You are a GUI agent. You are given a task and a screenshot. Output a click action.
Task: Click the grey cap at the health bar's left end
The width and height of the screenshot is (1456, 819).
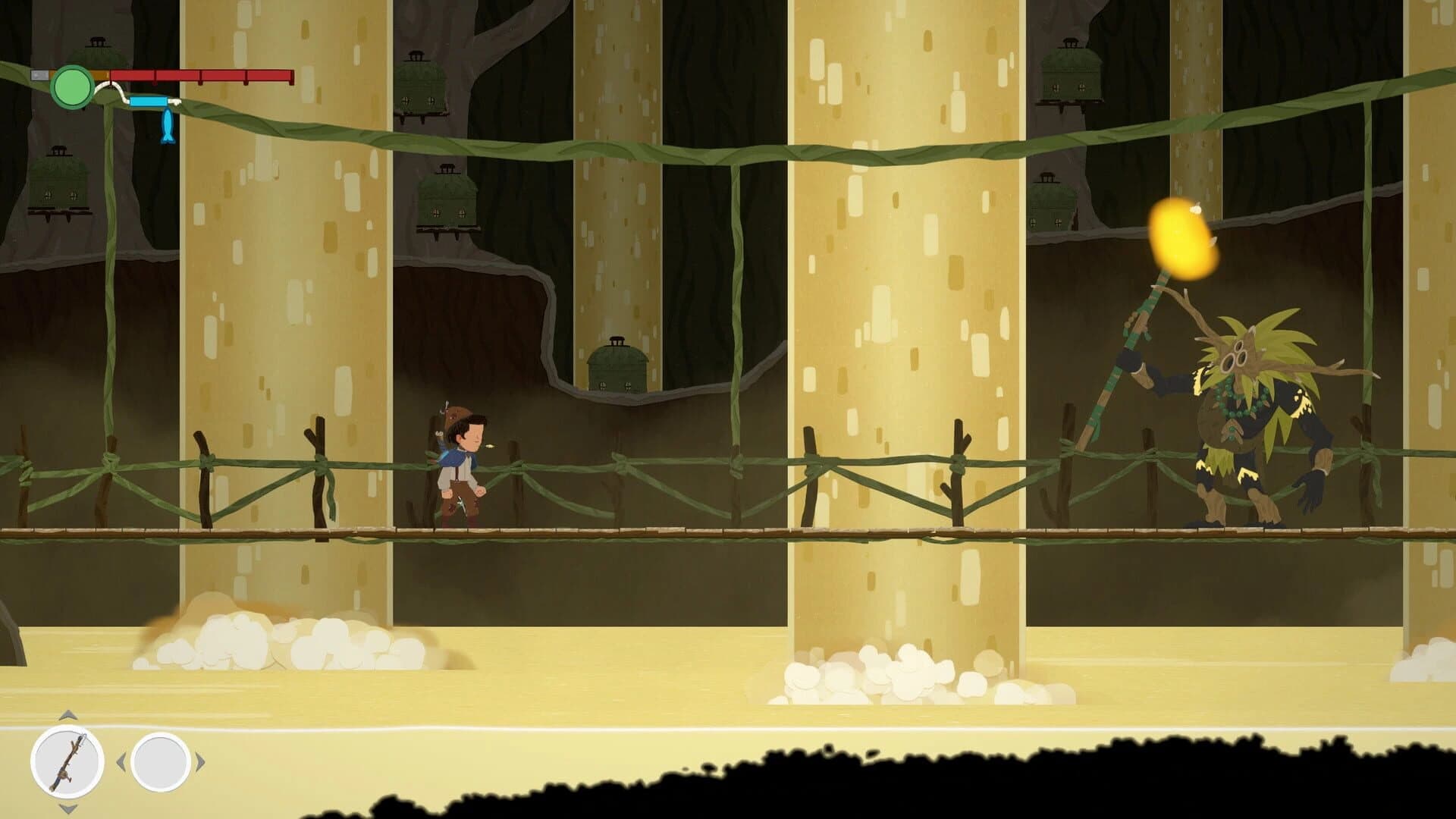coord(39,74)
